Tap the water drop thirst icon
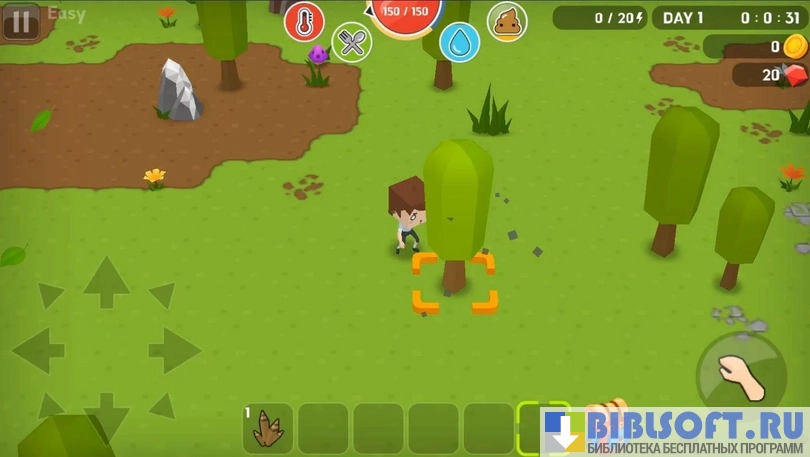The image size is (810, 457). click(x=459, y=42)
